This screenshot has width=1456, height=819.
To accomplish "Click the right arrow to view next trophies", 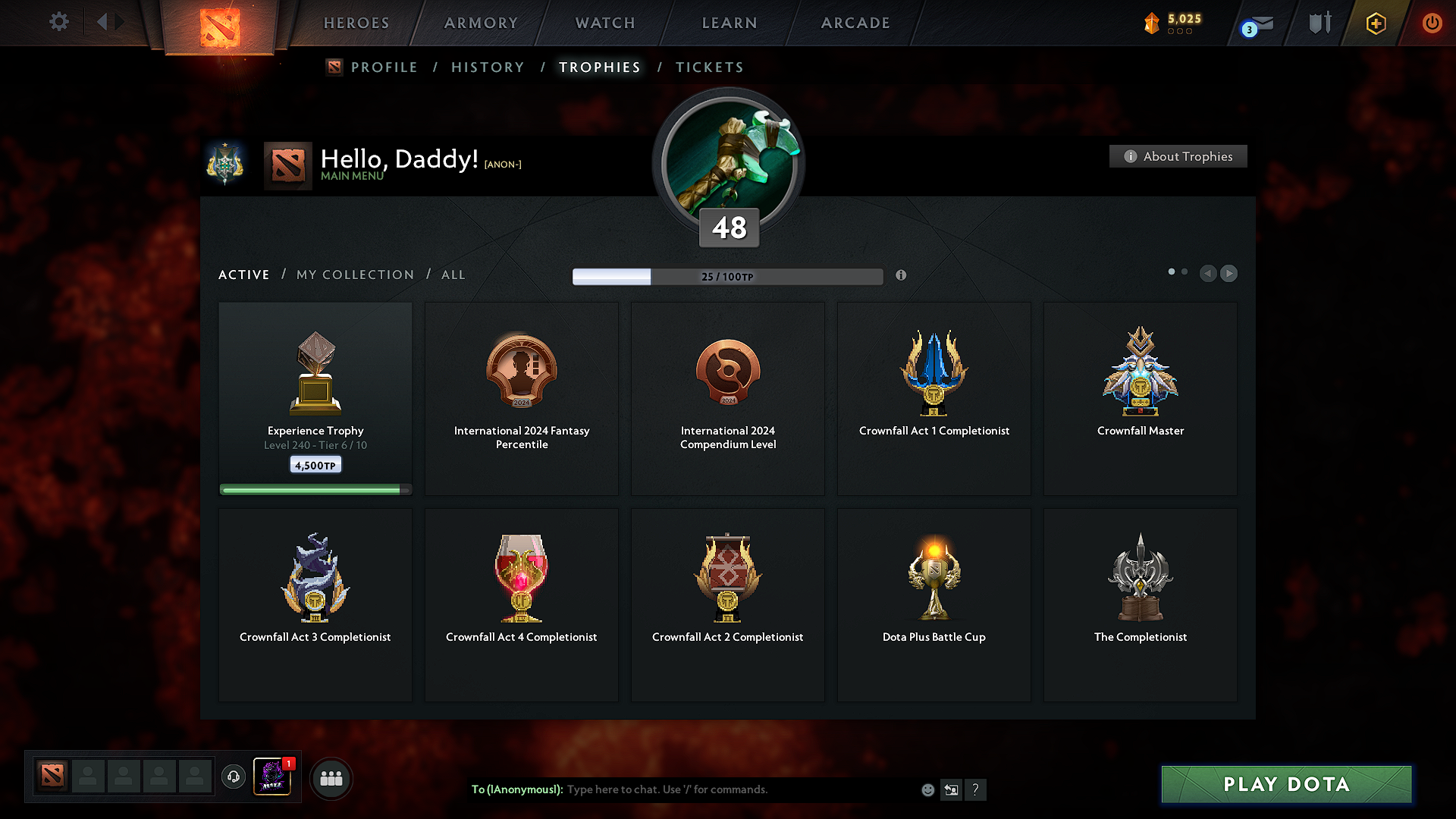I will 1229,274.
